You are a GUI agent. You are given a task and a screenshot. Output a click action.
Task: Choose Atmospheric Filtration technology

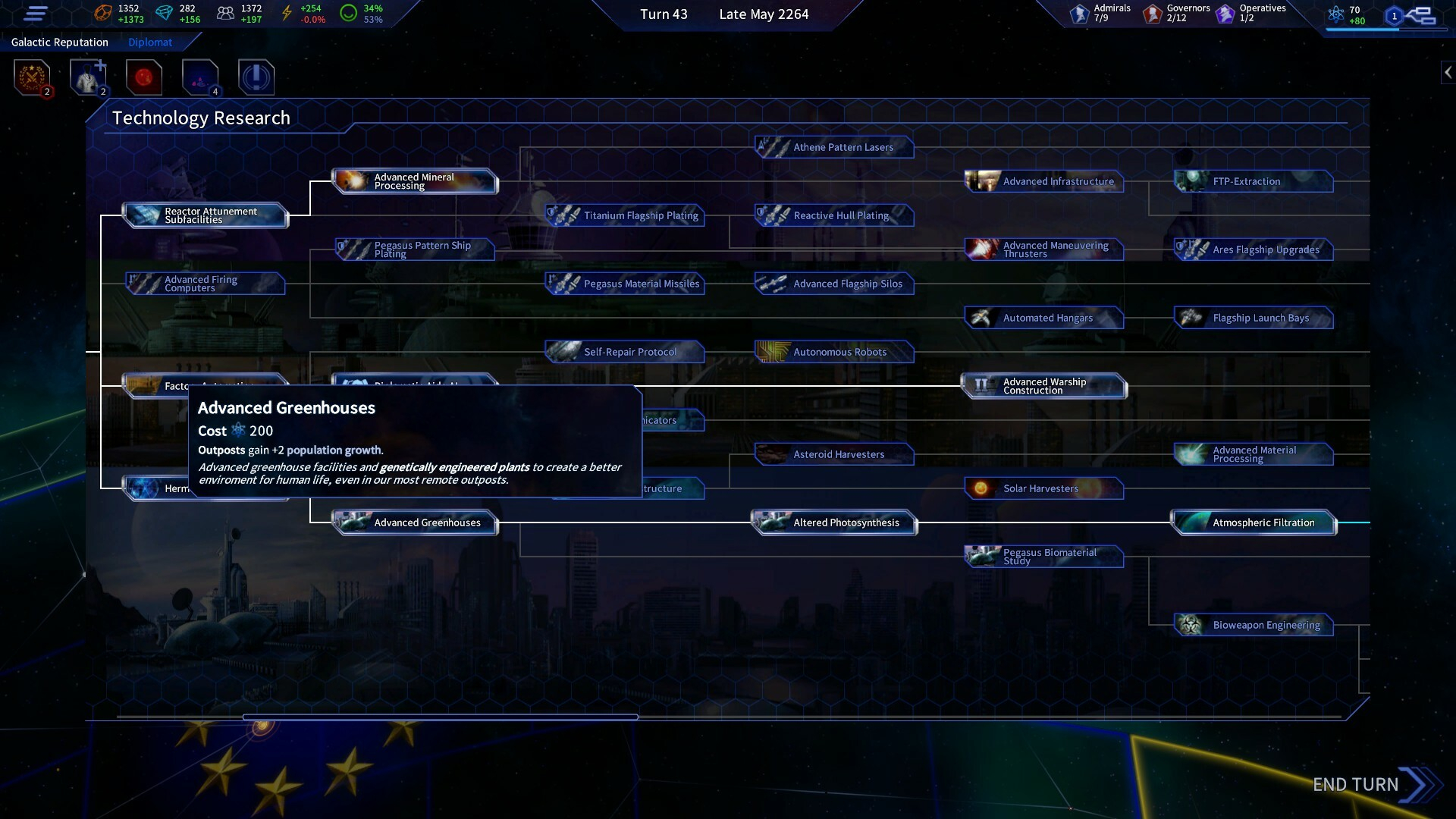(x=1254, y=522)
